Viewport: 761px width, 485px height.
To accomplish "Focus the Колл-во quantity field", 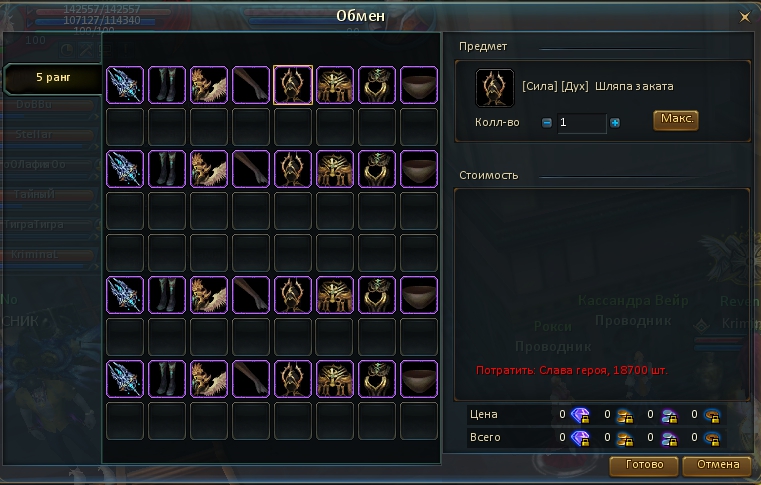I will [x=581, y=123].
